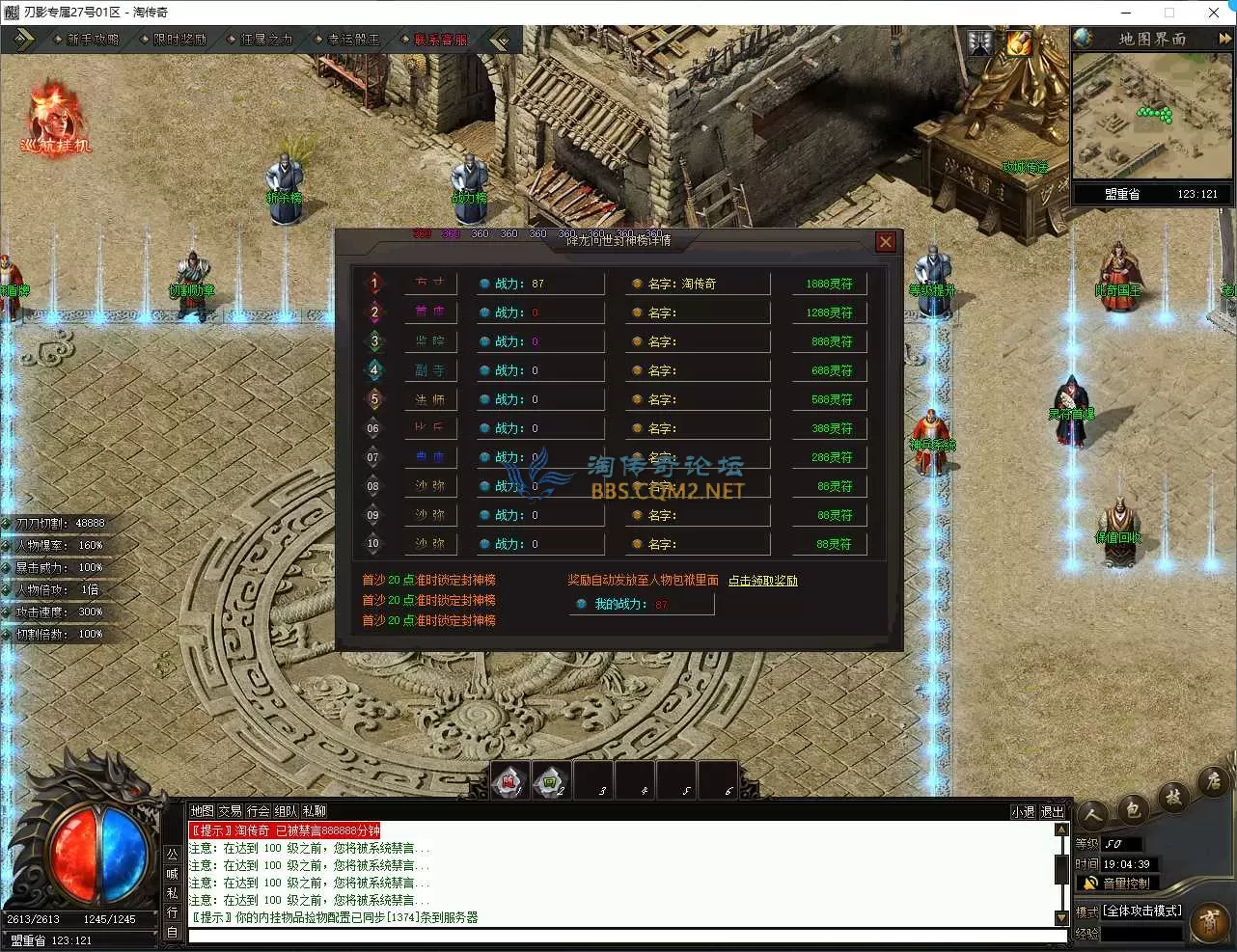Open the 幸运骰王 lucky dice menu

coord(353,40)
